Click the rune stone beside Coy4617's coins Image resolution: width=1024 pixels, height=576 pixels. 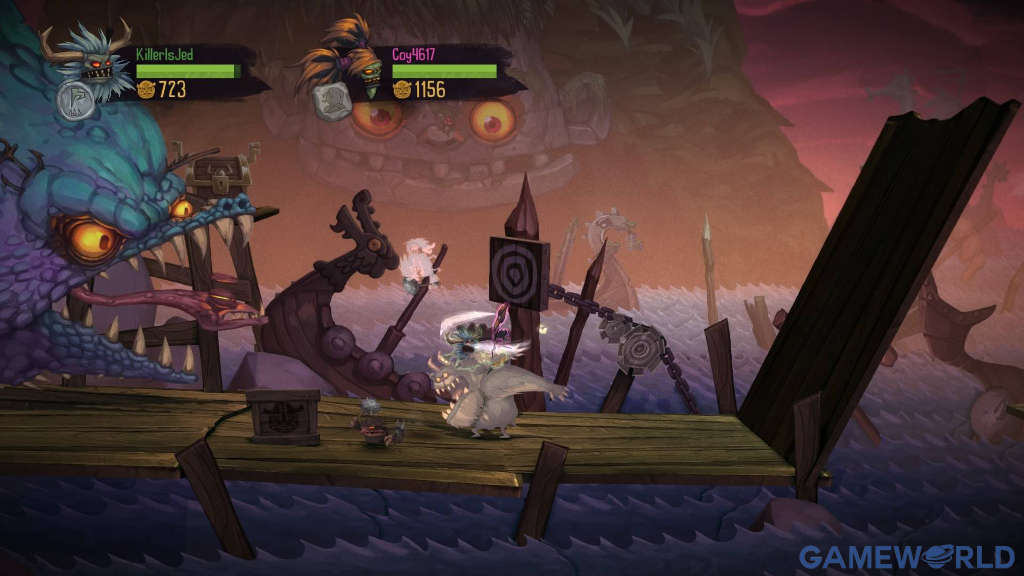332,100
